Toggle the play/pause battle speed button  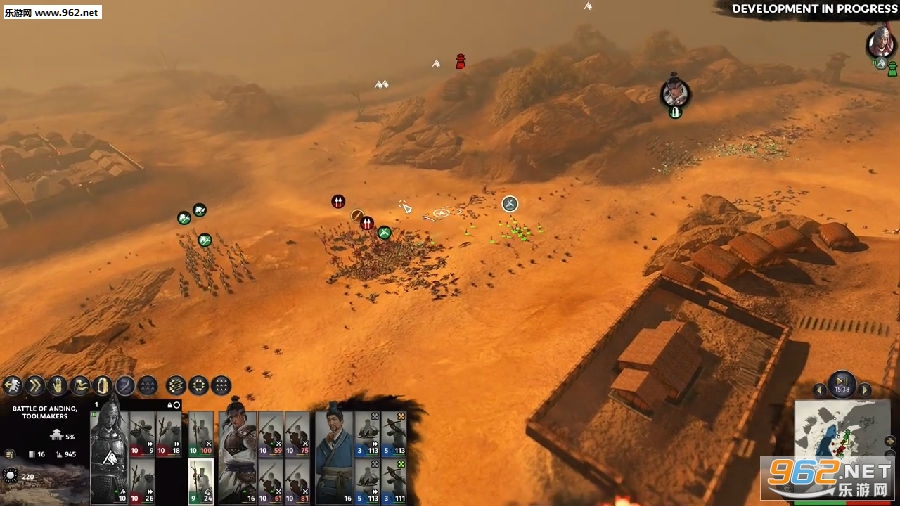tap(842, 385)
